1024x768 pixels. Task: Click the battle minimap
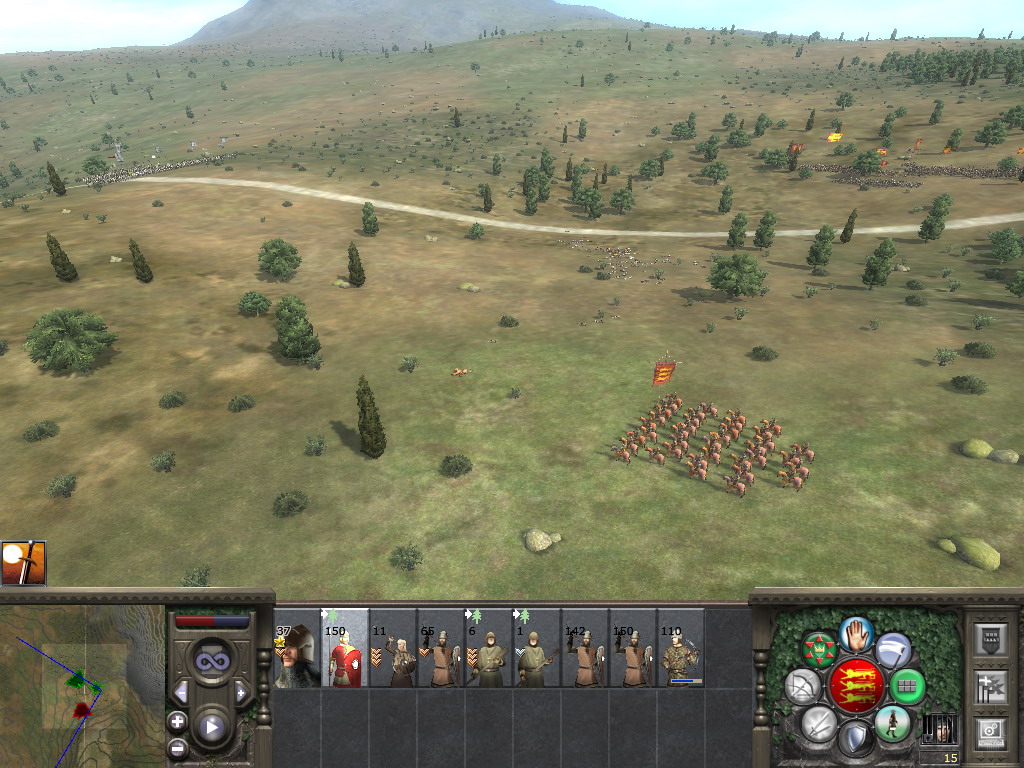(82, 686)
